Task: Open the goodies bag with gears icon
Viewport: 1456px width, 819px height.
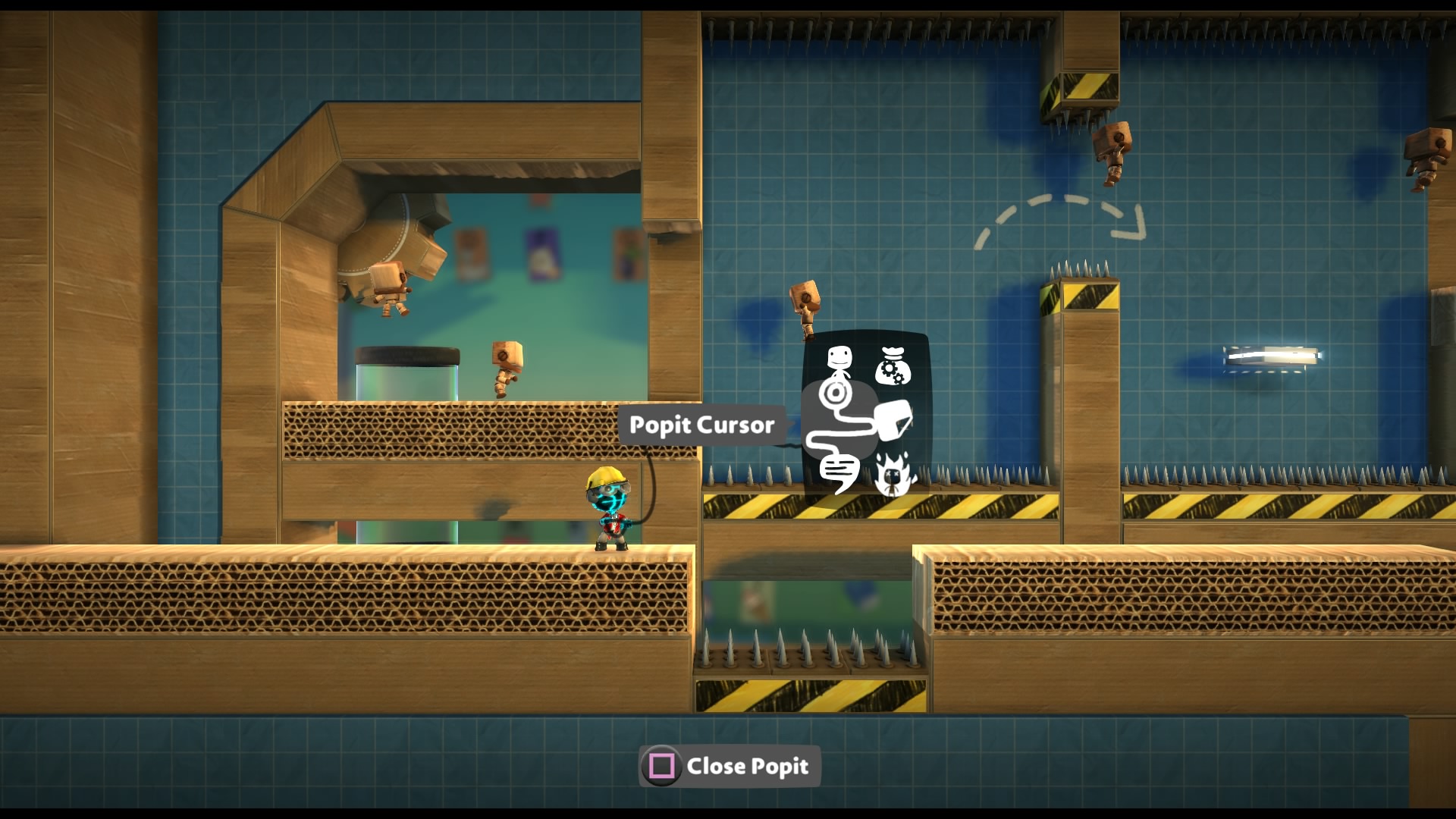Action: pos(893,366)
